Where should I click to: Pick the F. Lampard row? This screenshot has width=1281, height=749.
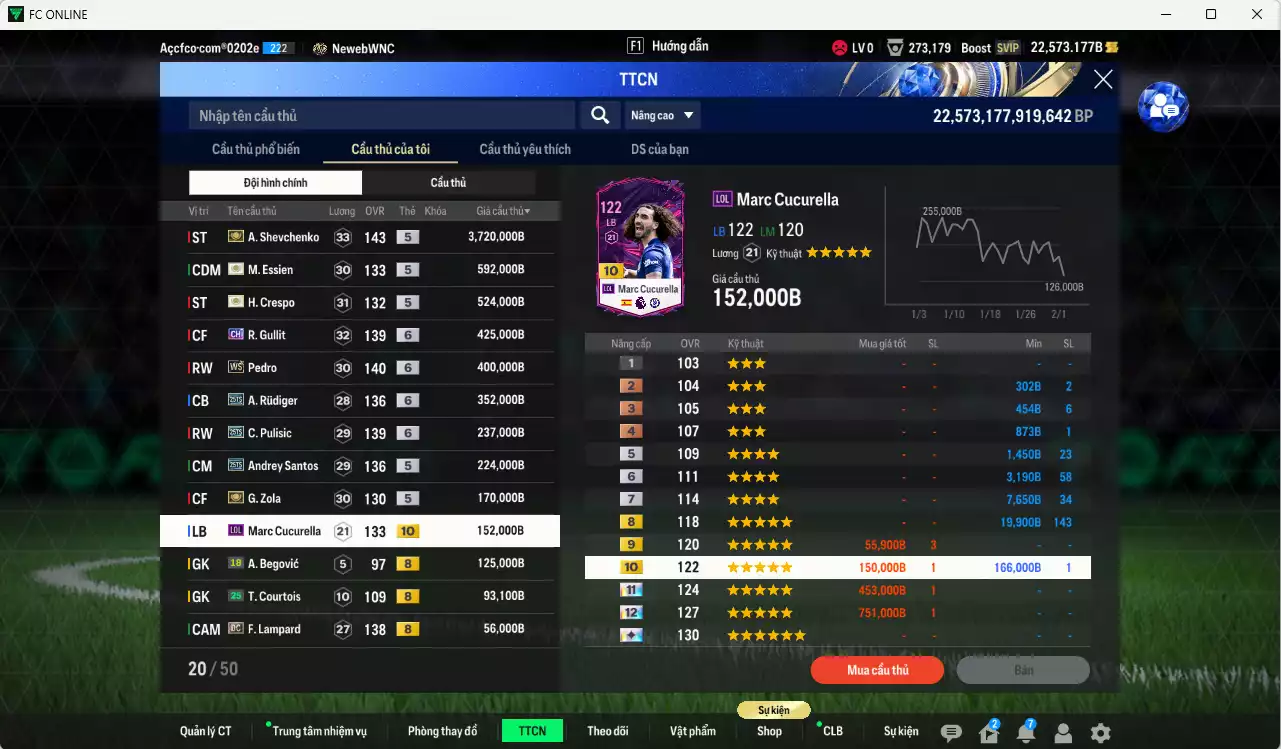(360, 629)
